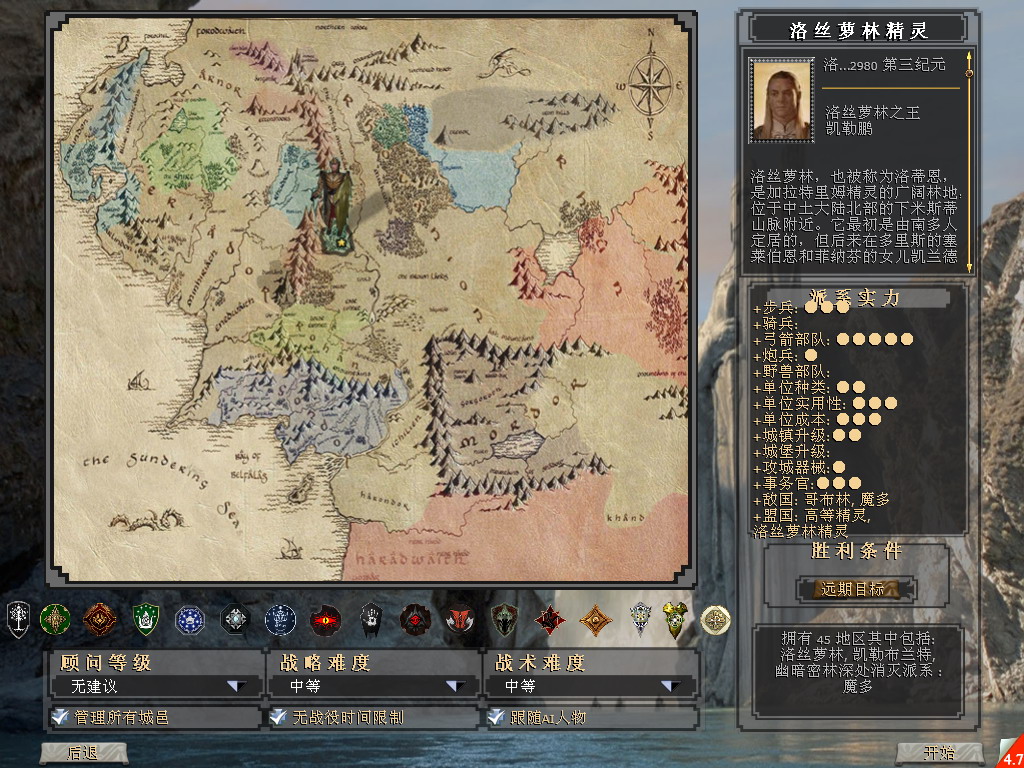
Task: Pick the white hand Isengard faction emblem
Action: point(371,620)
